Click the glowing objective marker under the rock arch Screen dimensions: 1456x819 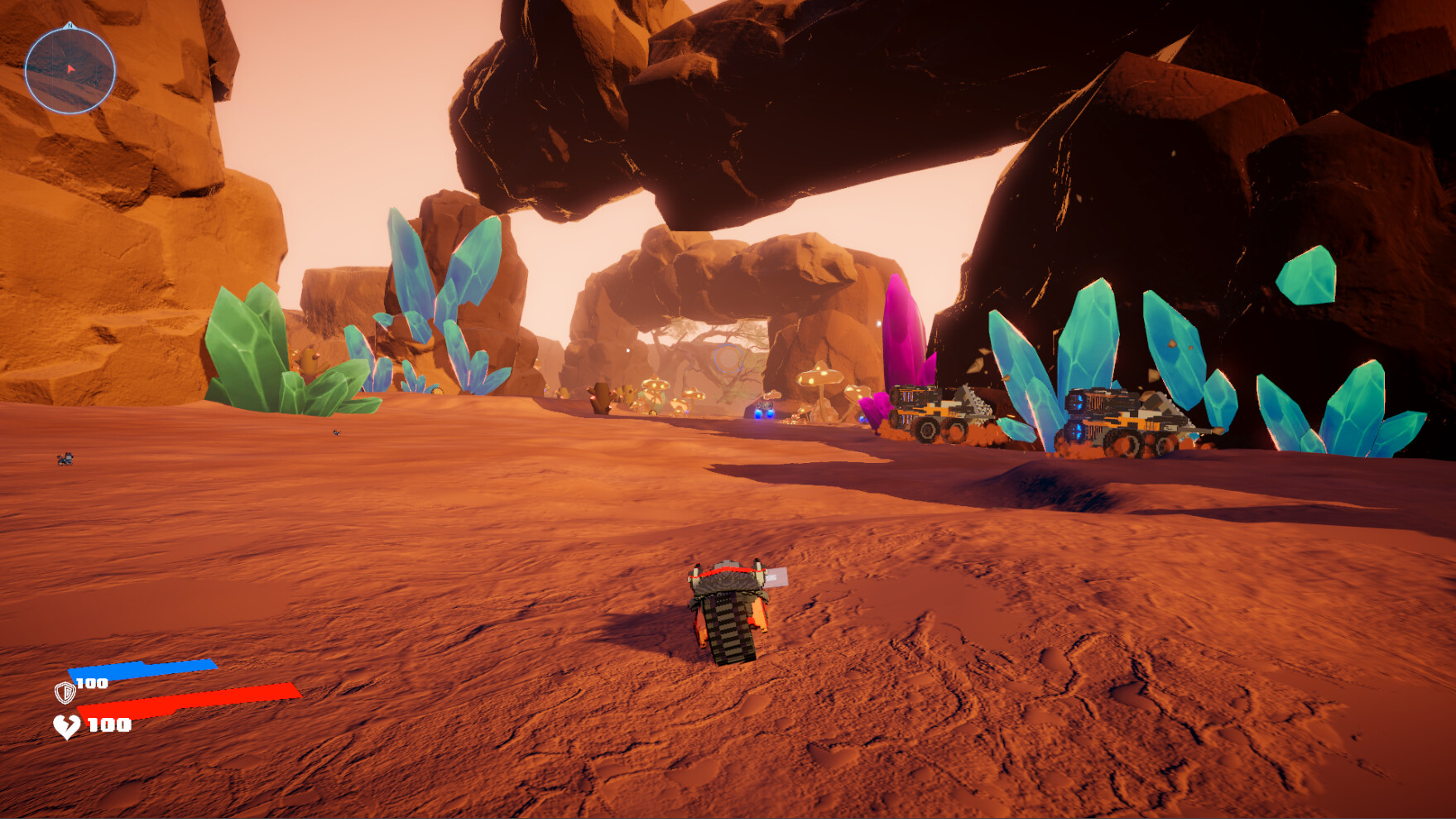coord(727,358)
